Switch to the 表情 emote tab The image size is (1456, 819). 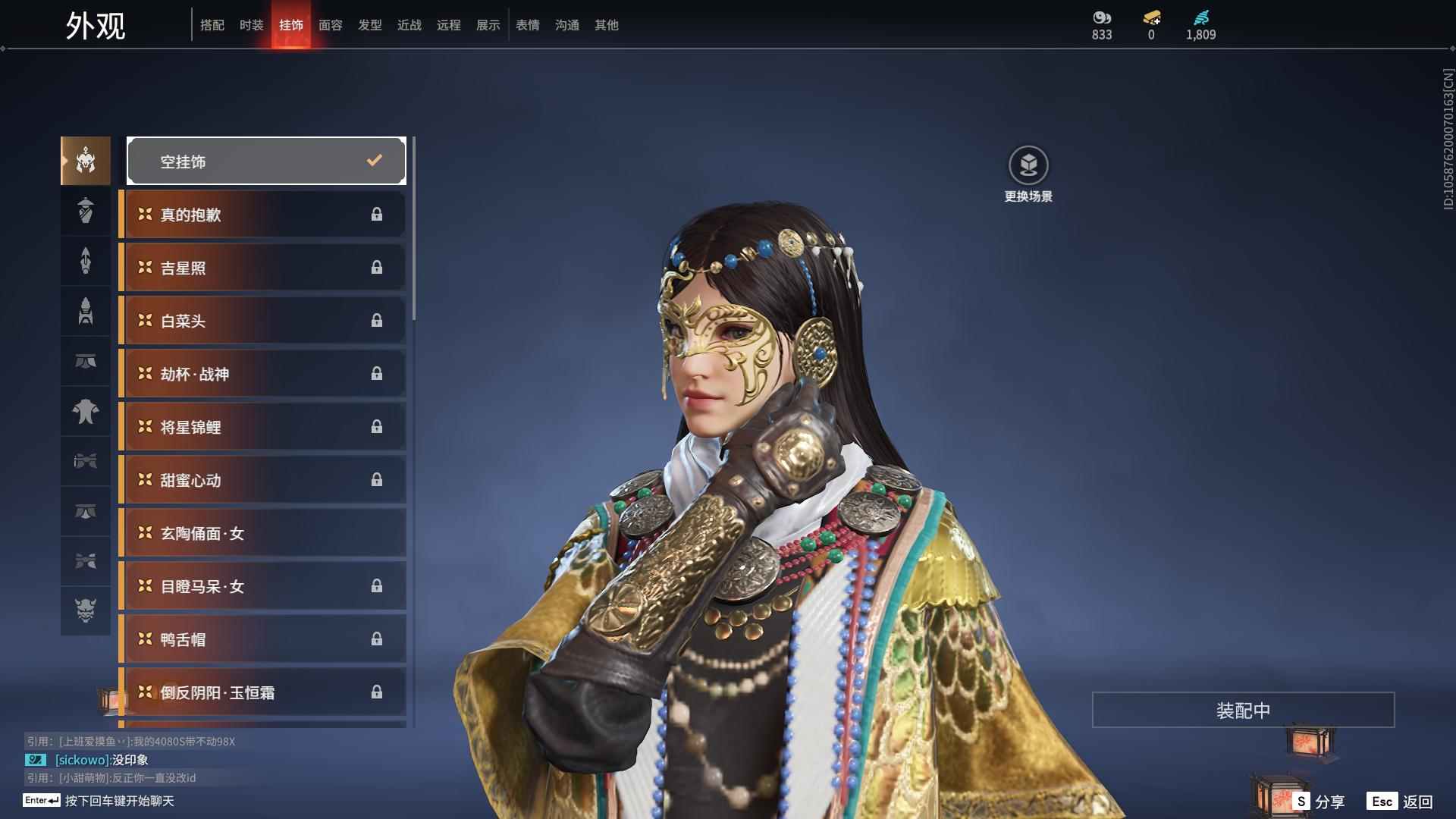(528, 25)
